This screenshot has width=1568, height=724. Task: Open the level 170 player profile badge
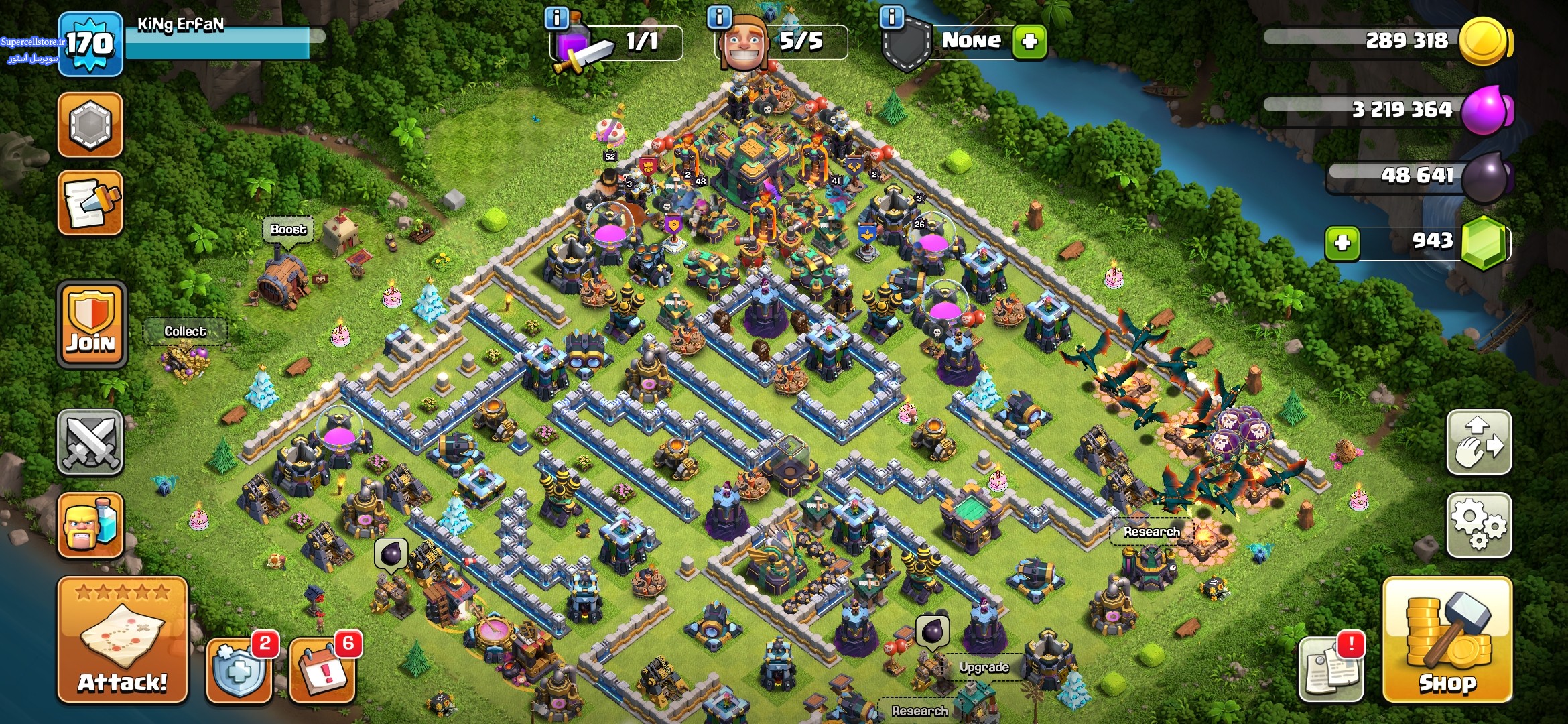click(x=90, y=44)
